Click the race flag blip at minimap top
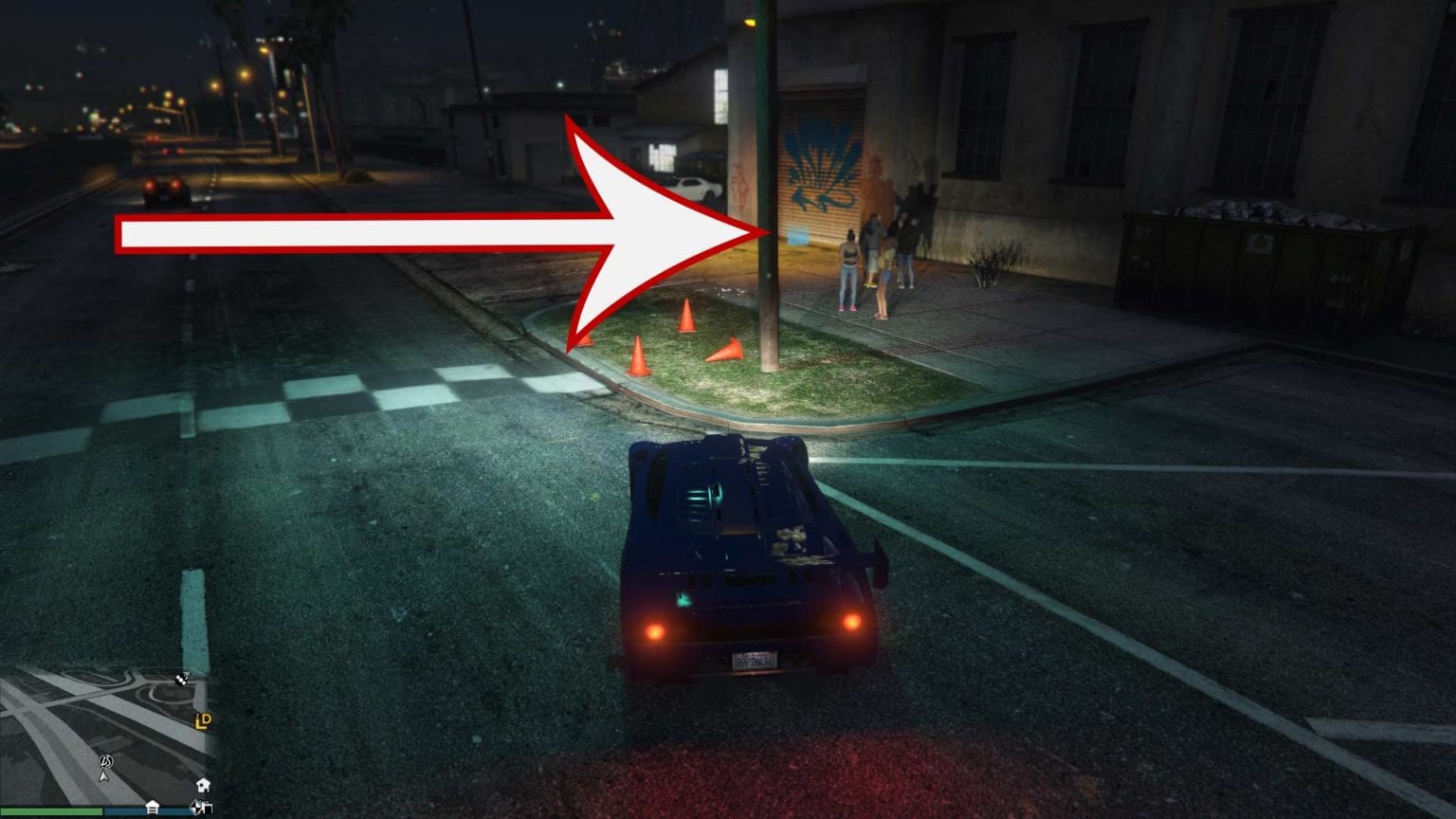This screenshot has width=1456, height=819. point(179,681)
